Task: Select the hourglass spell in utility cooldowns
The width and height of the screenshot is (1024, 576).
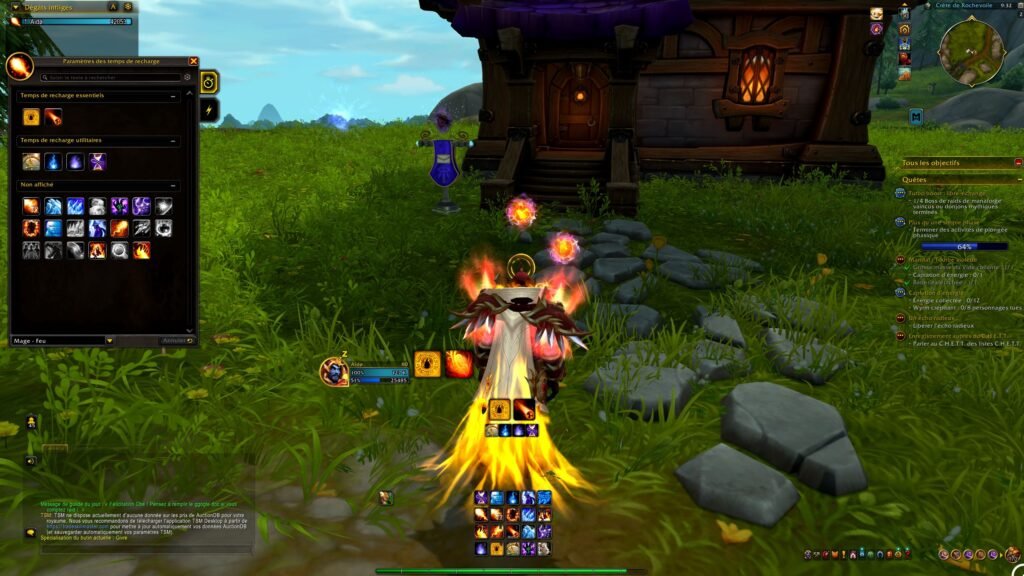Action: [x=97, y=161]
